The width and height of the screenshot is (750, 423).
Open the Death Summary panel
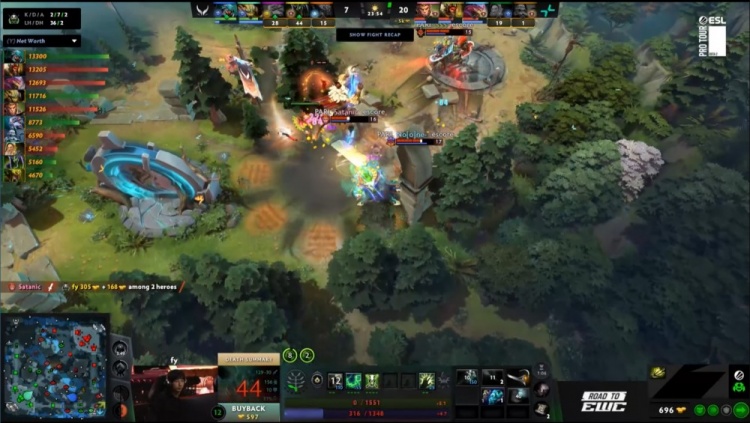tap(249, 360)
